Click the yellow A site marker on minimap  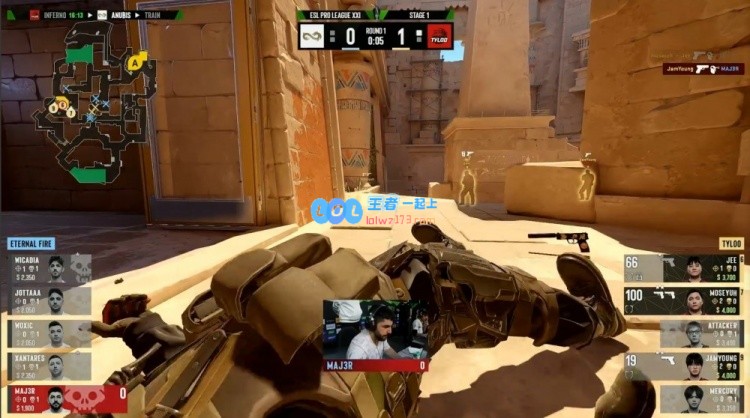135,62
